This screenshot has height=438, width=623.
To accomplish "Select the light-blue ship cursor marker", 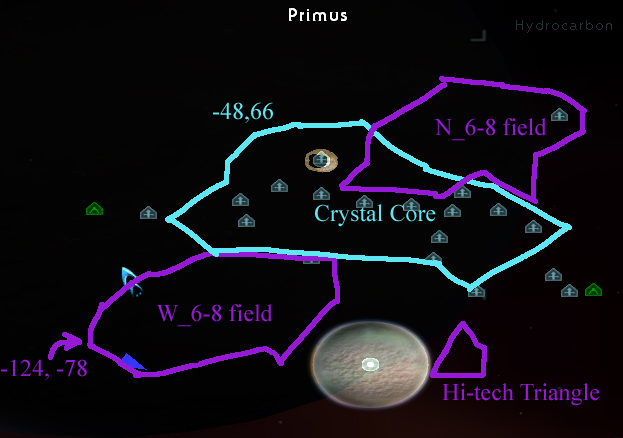I will point(130,277).
